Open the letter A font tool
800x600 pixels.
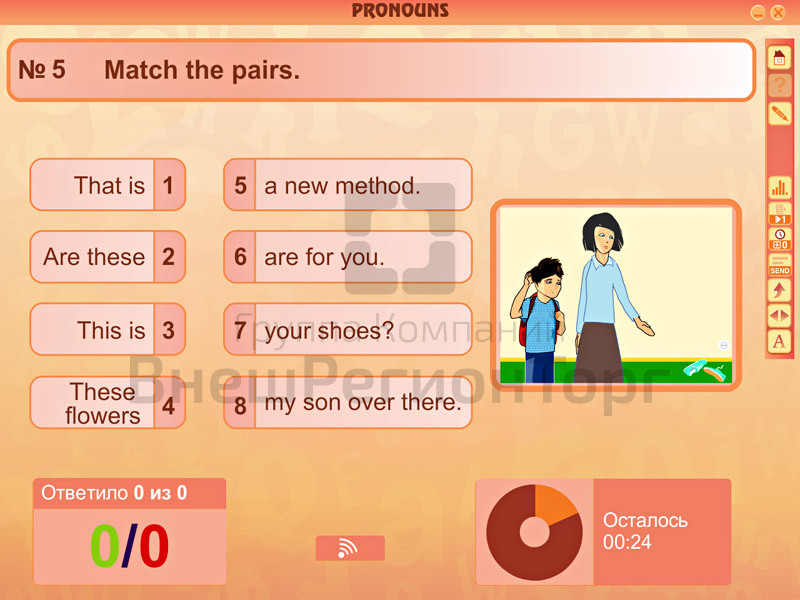click(x=779, y=342)
